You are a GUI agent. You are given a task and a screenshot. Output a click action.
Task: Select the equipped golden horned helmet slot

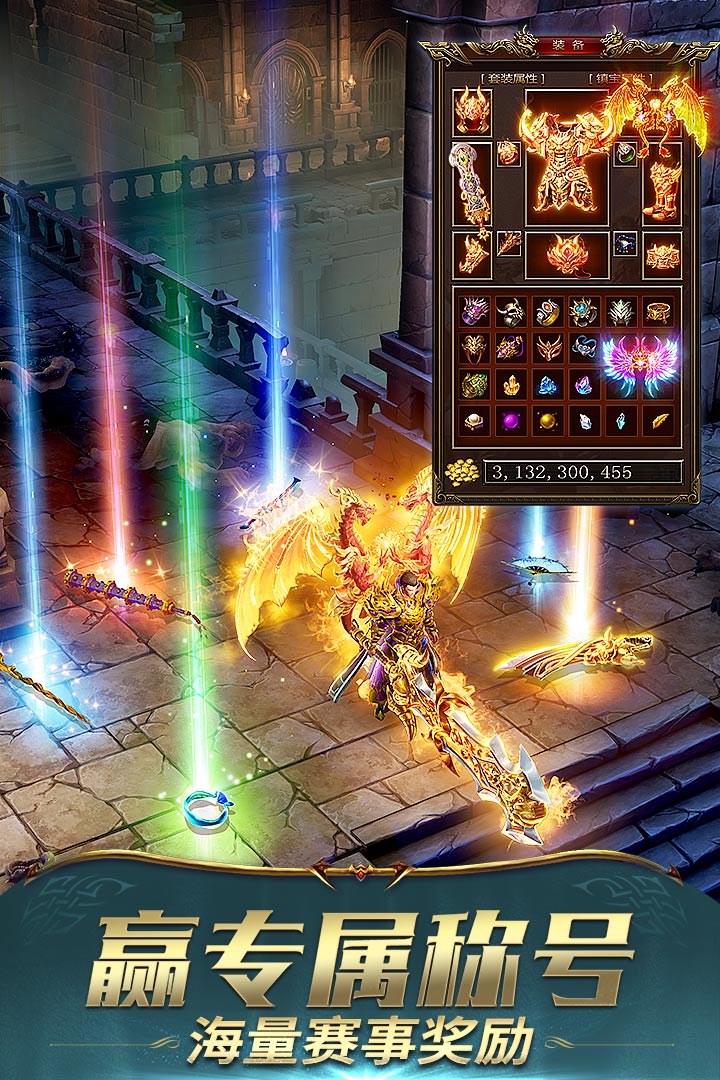(x=472, y=111)
